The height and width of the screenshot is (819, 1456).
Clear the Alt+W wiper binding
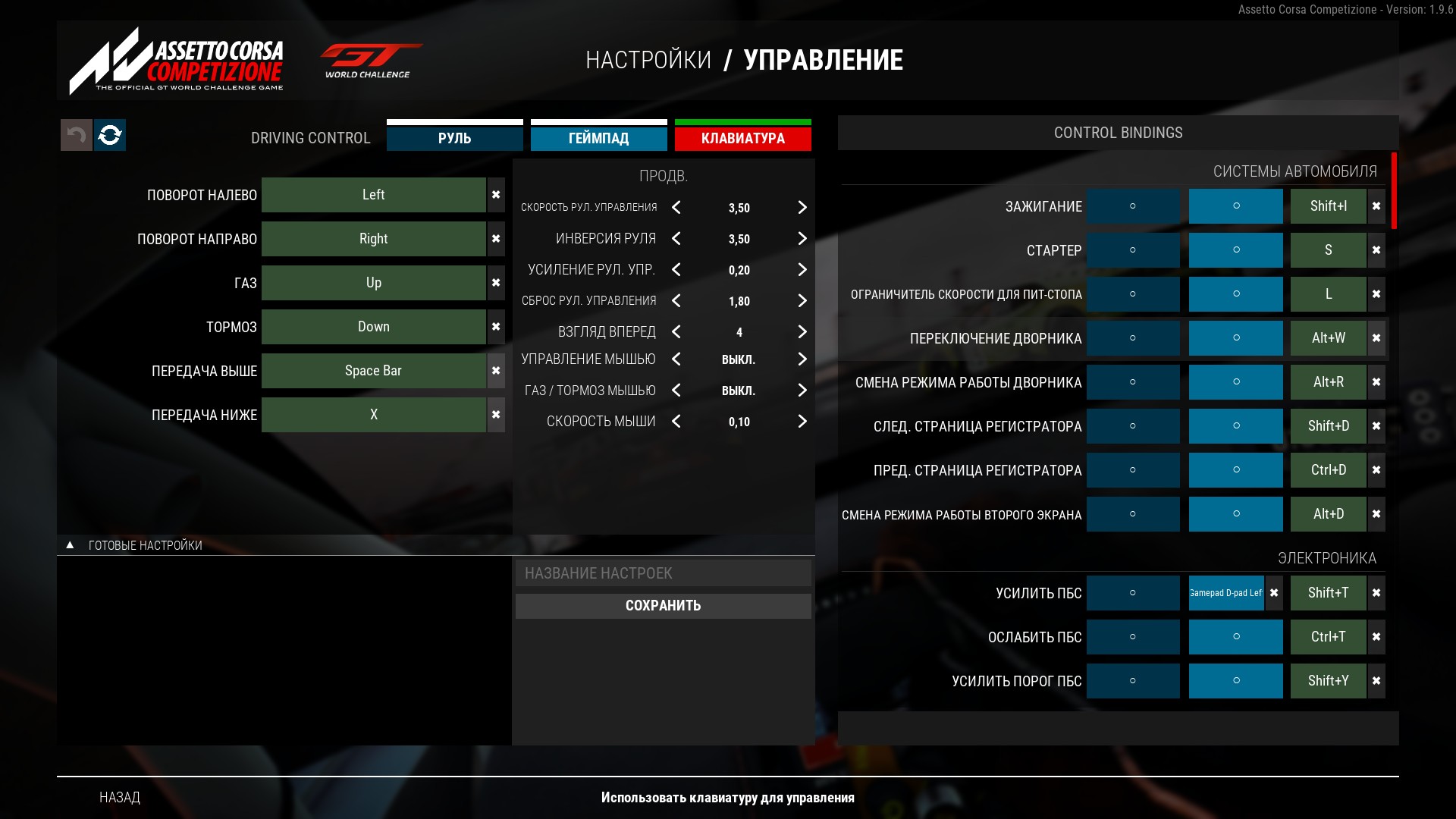click(1376, 338)
